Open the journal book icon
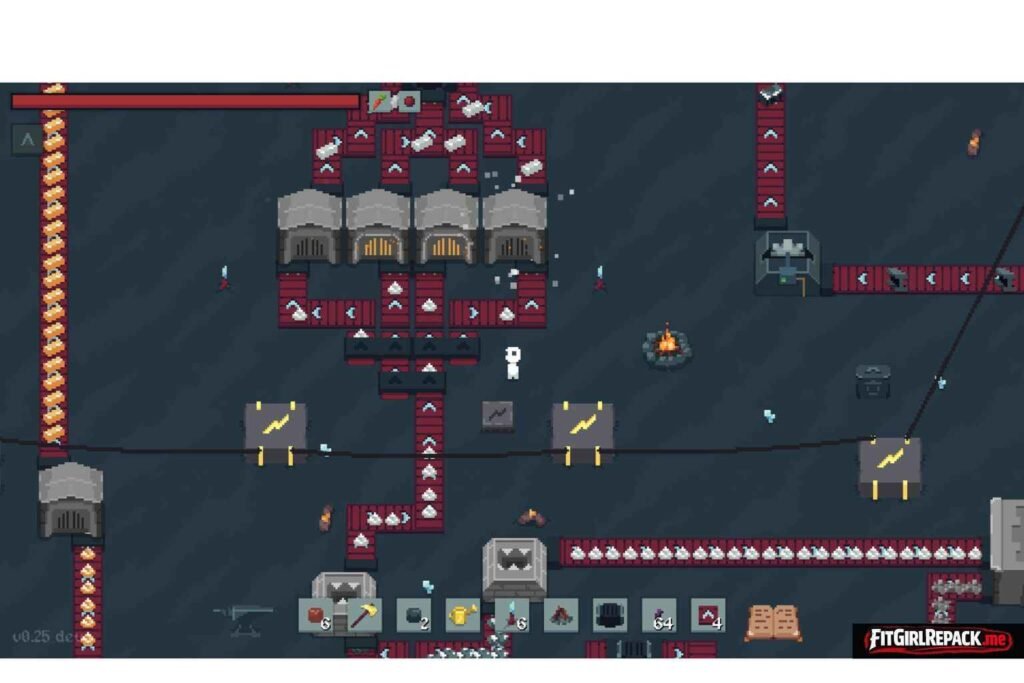Screen dimensions: 1024x683 pyautogui.click(x=773, y=622)
